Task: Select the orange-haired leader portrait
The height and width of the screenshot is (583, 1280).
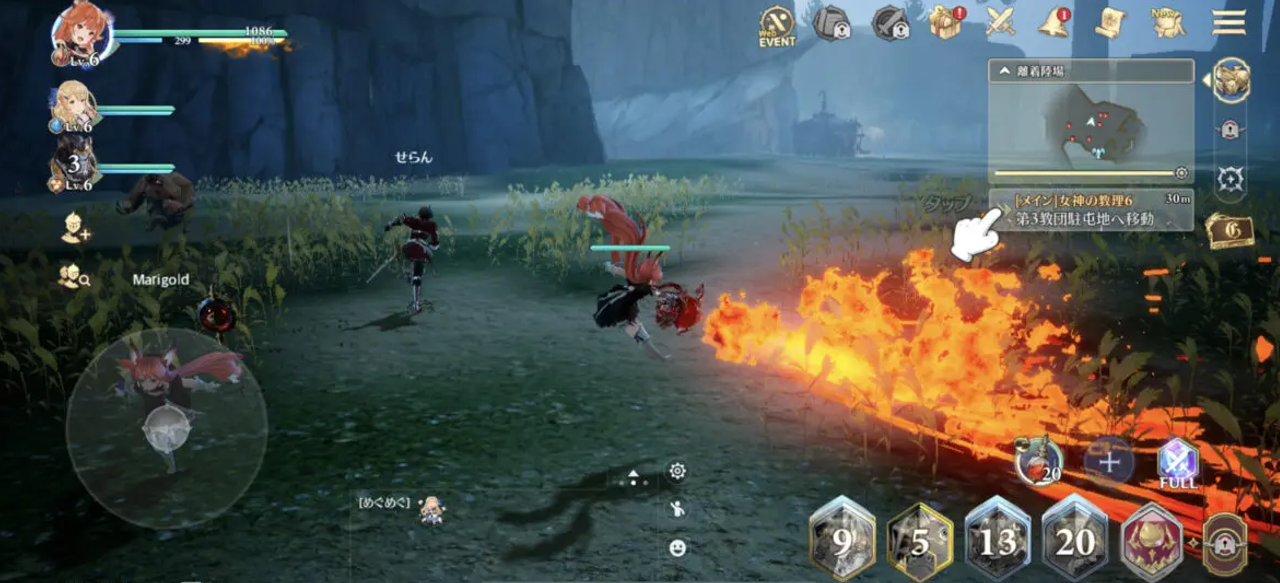Action: point(82,31)
